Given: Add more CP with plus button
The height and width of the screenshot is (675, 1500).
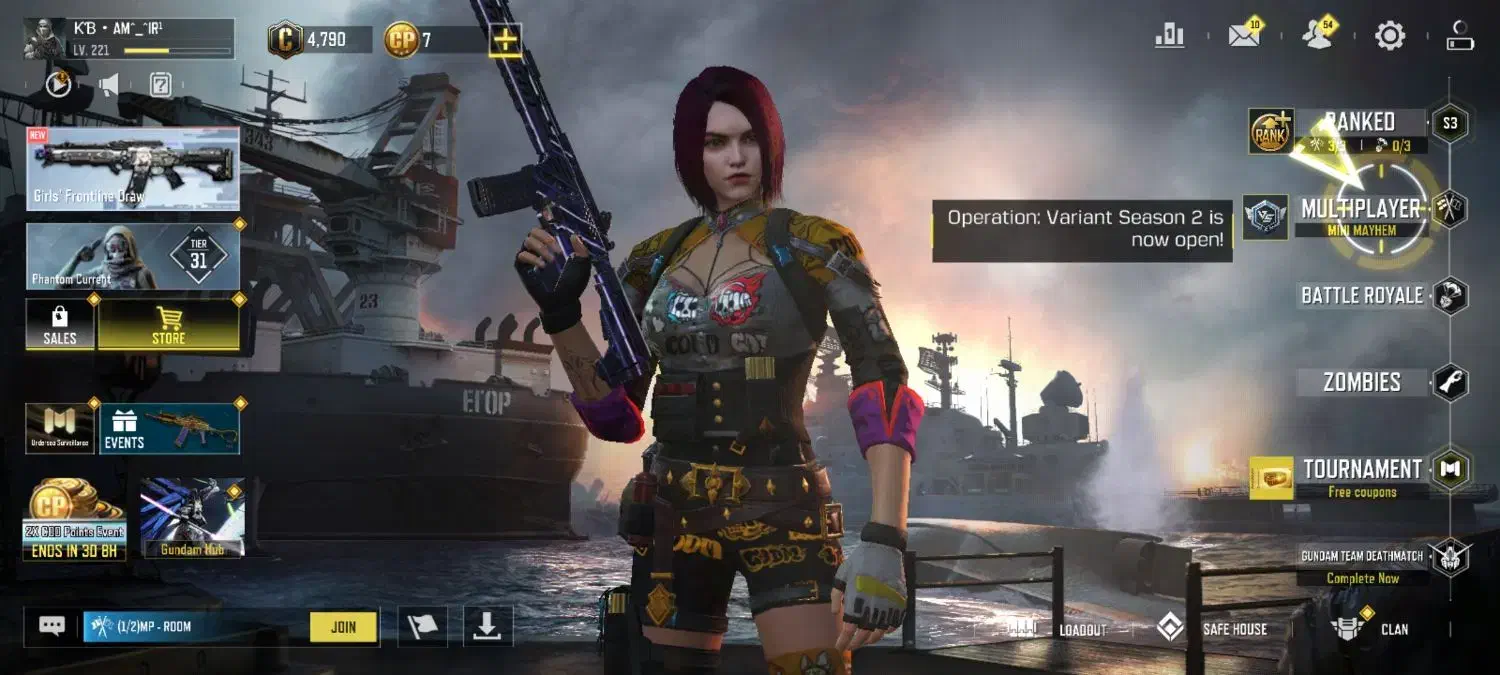Looking at the screenshot, I should point(506,40).
